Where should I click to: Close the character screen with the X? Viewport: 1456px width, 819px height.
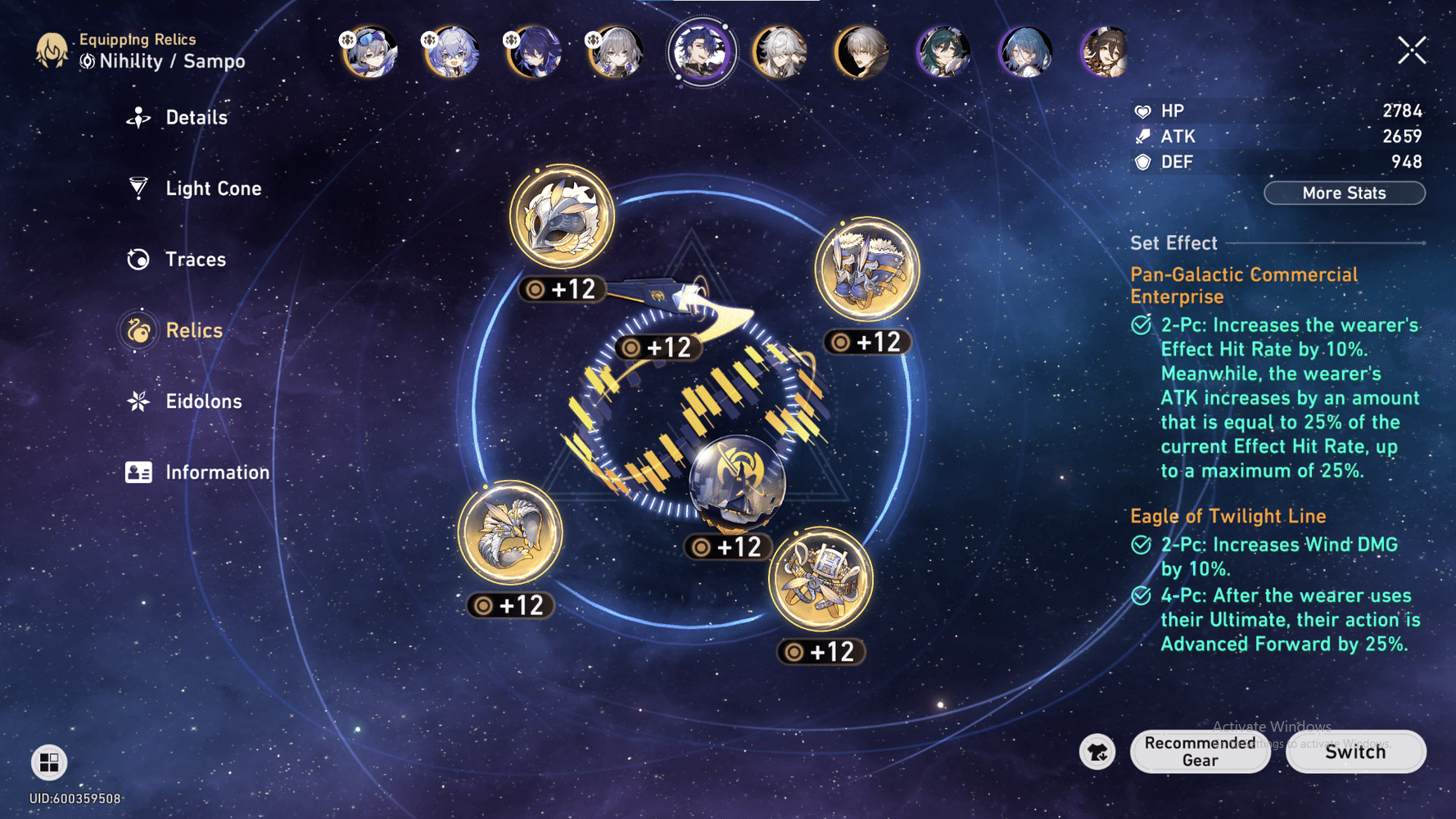click(1412, 51)
